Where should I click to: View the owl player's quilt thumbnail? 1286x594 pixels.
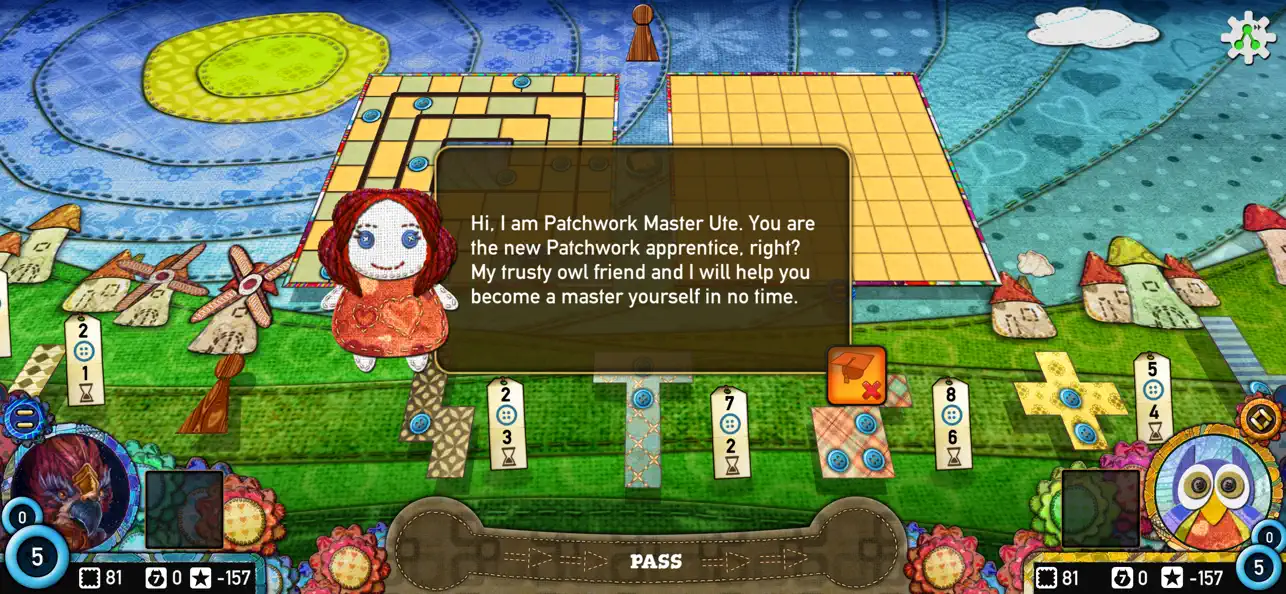pos(1100,509)
